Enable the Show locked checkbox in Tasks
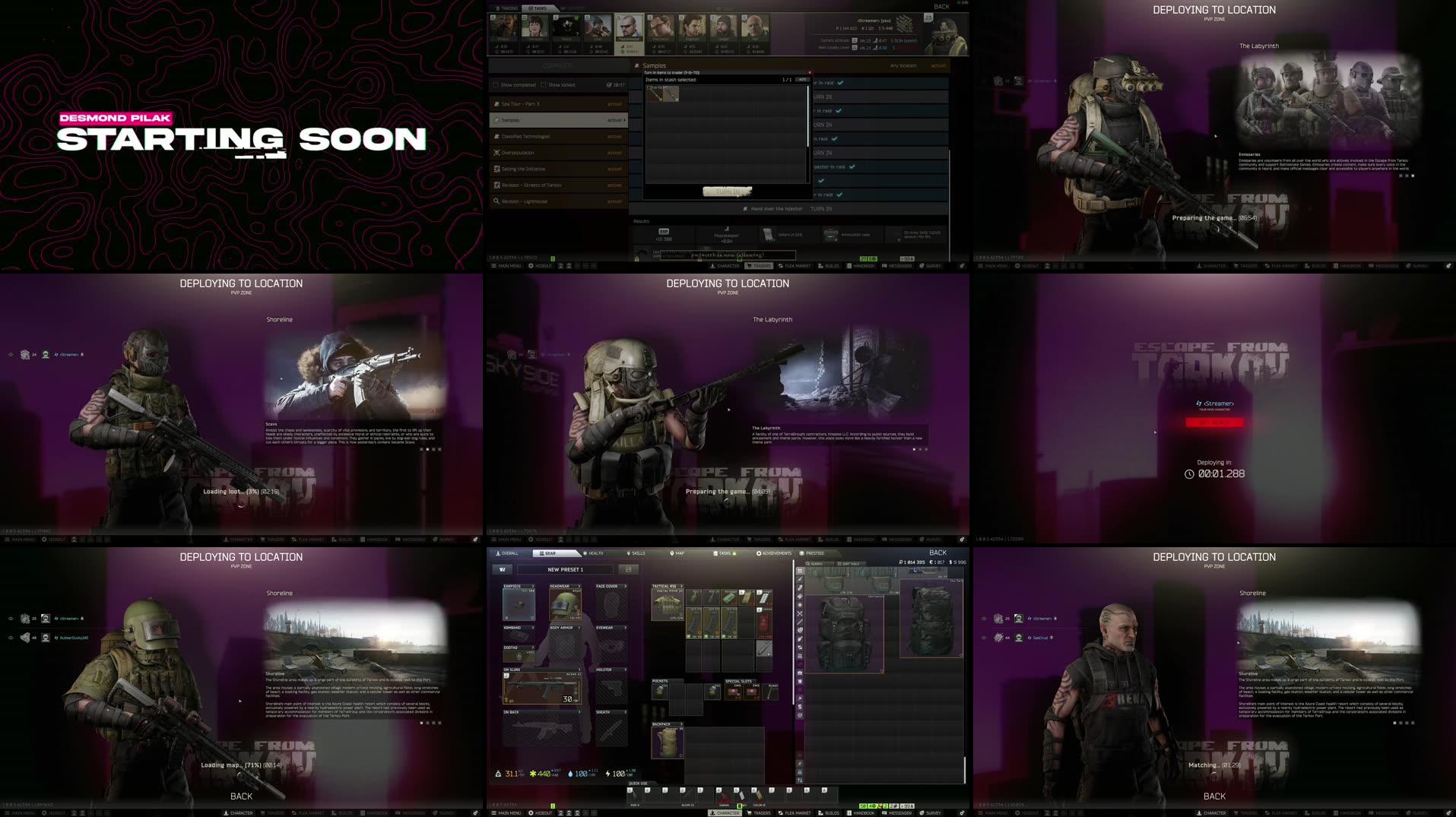The image size is (1456, 817). [542, 85]
